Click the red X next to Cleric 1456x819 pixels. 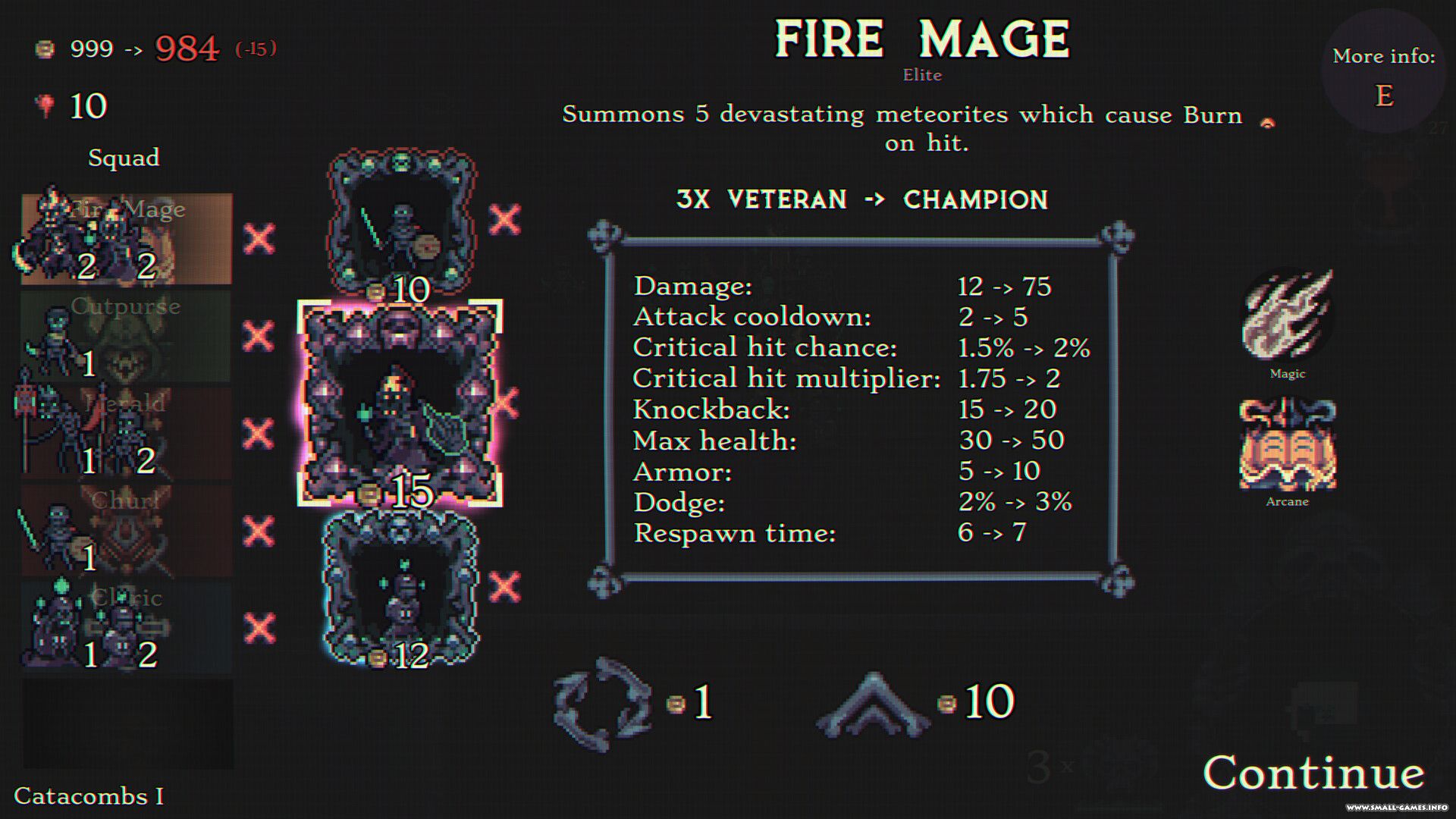(259, 628)
